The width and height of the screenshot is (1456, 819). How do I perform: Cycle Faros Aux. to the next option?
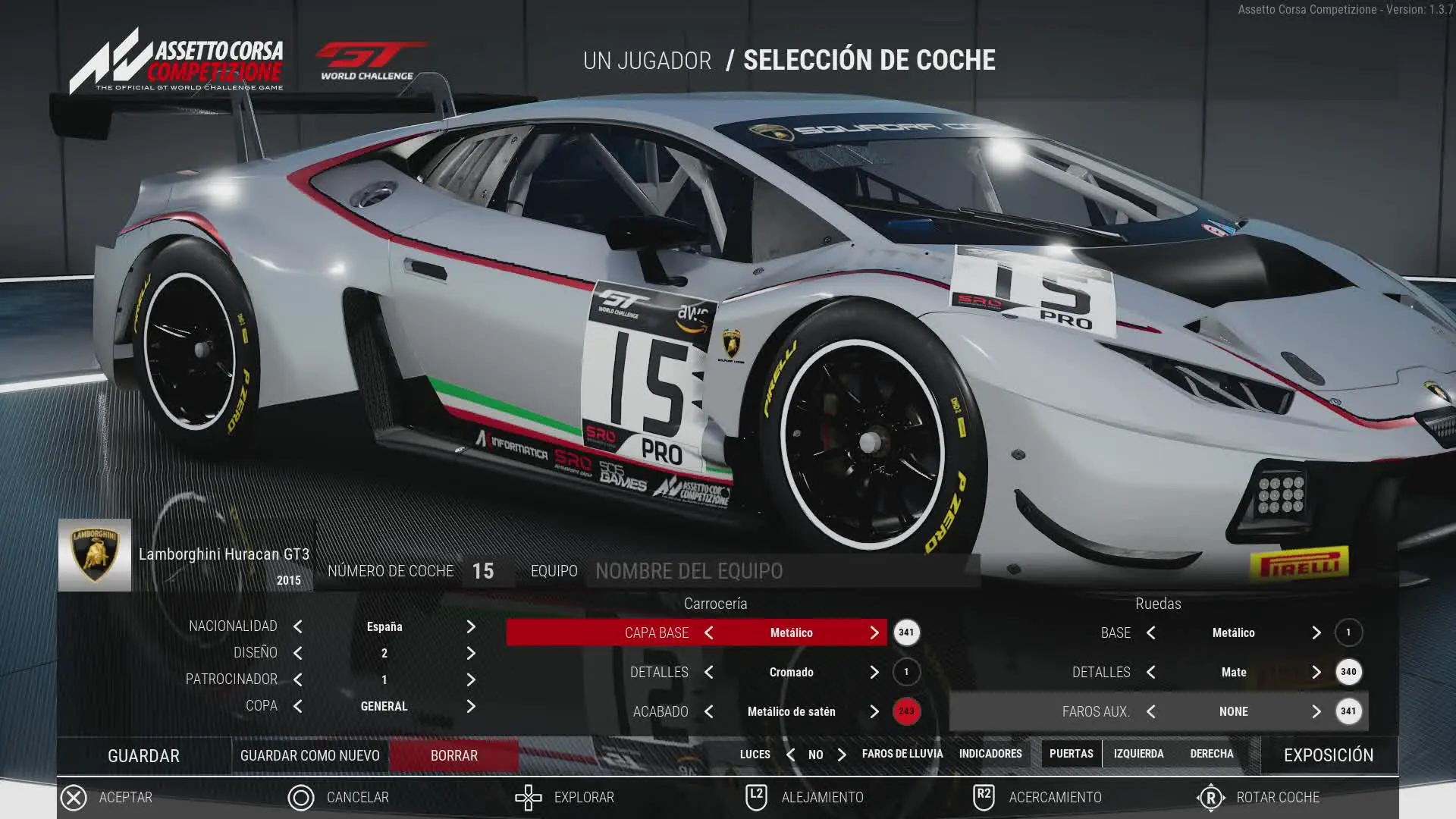tap(1316, 711)
